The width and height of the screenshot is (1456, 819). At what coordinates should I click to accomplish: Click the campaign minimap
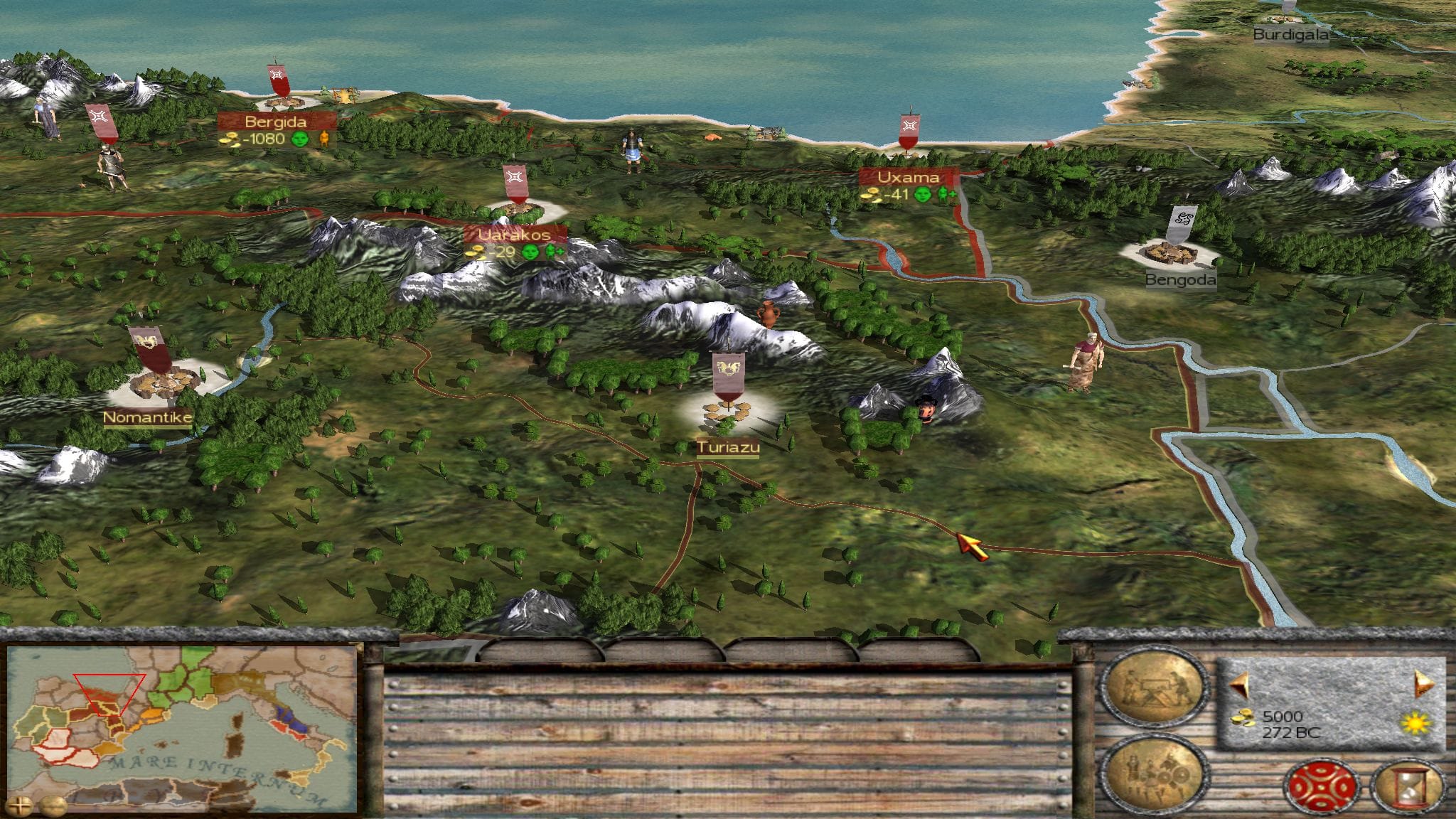point(181,725)
